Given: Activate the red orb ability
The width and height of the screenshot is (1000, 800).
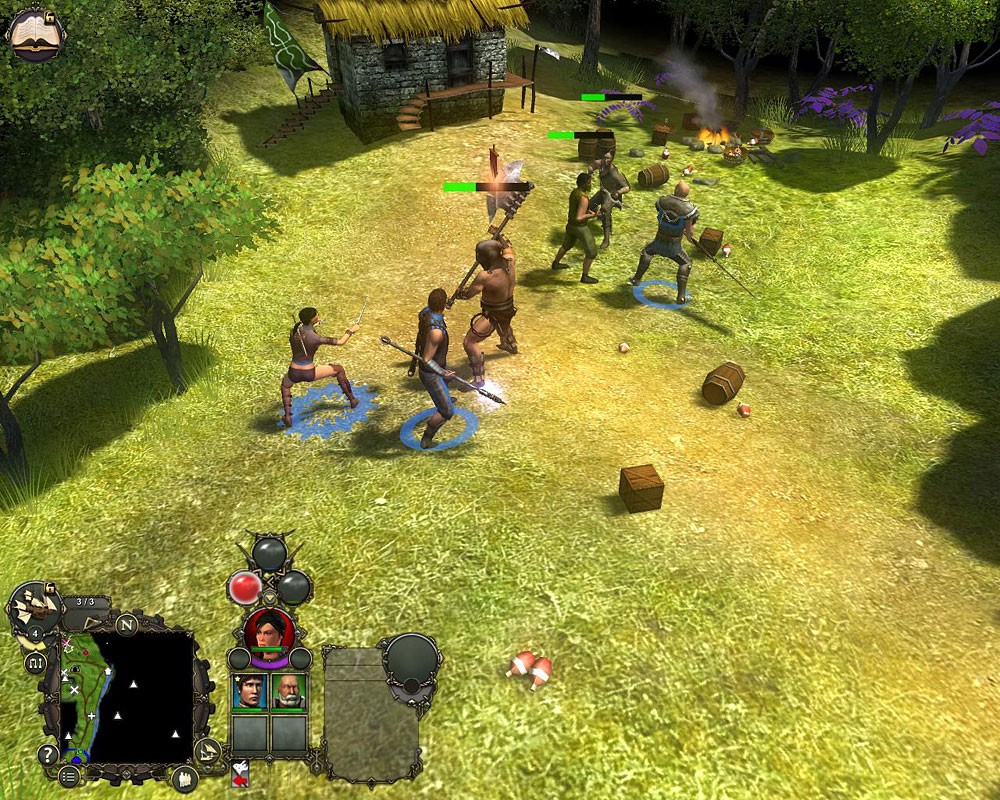Looking at the screenshot, I should [245, 588].
